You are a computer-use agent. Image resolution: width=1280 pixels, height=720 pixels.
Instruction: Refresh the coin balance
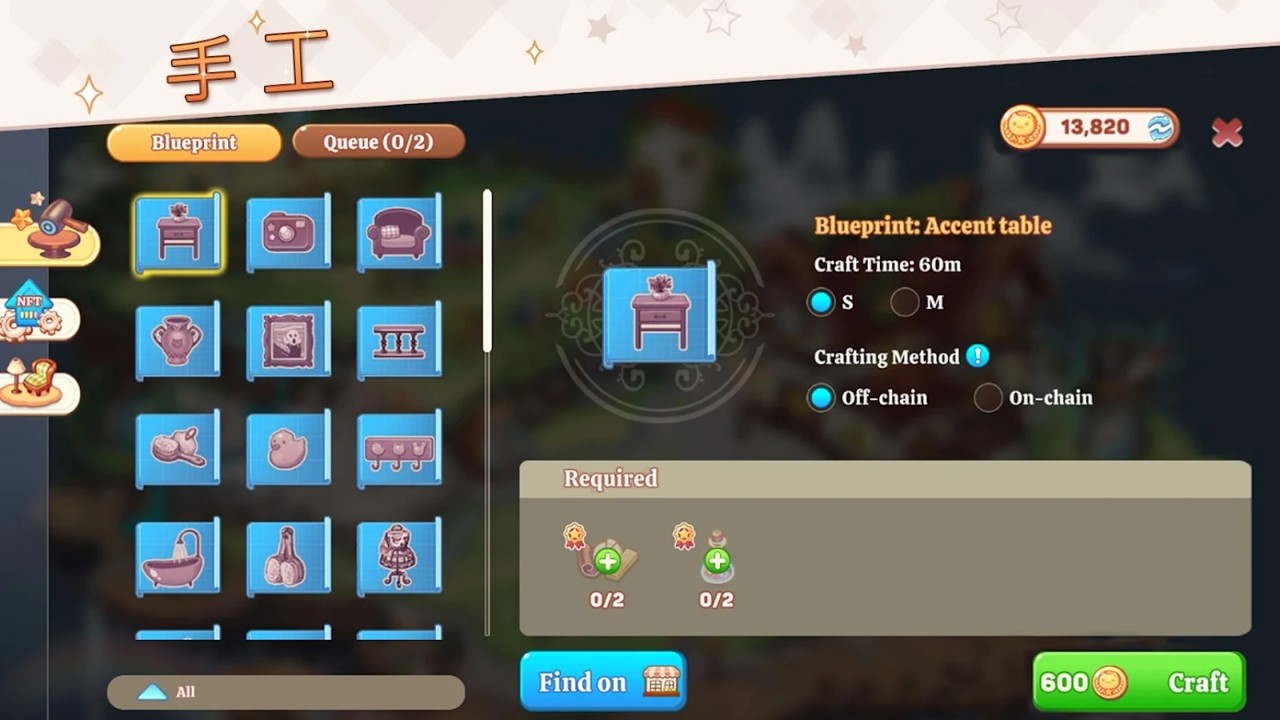1160,128
